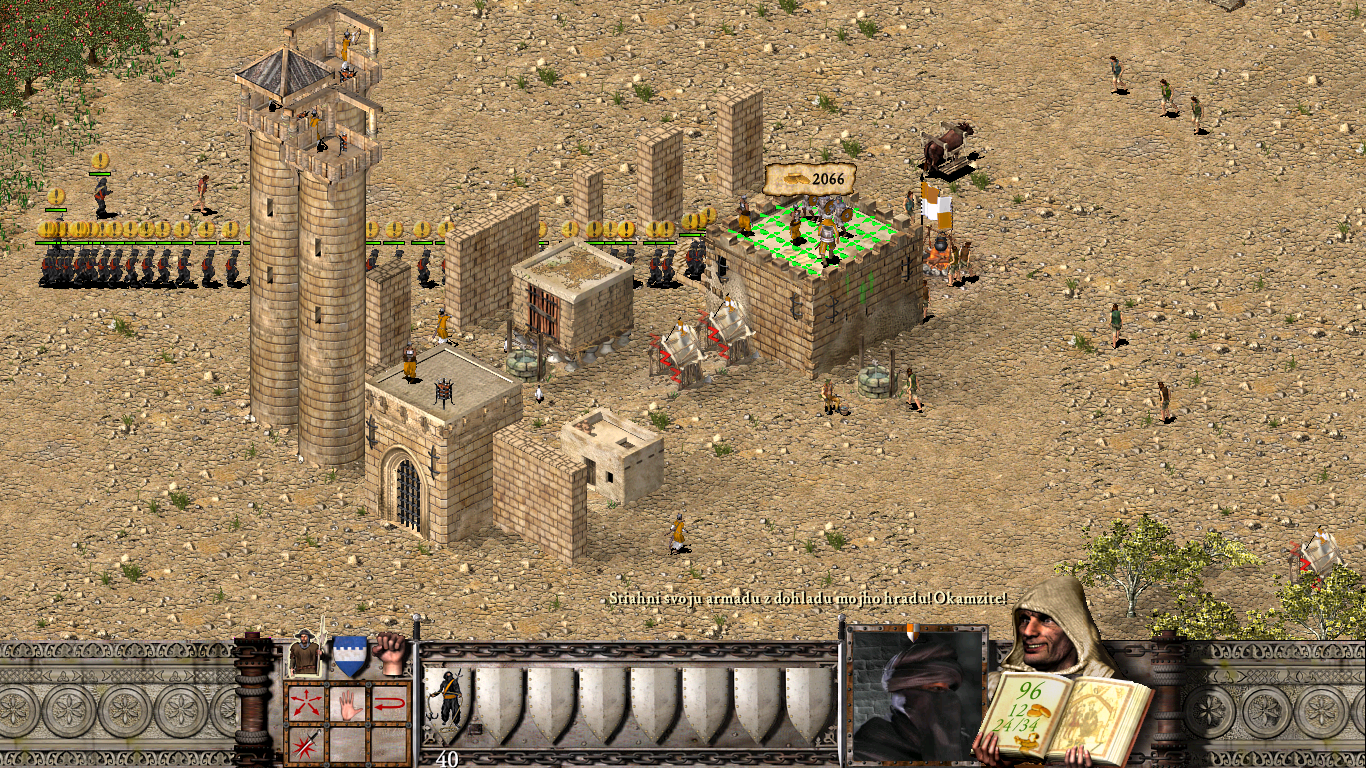Choose the defensive stance blue shield icon
1366x768 pixels.
tap(349, 656)
